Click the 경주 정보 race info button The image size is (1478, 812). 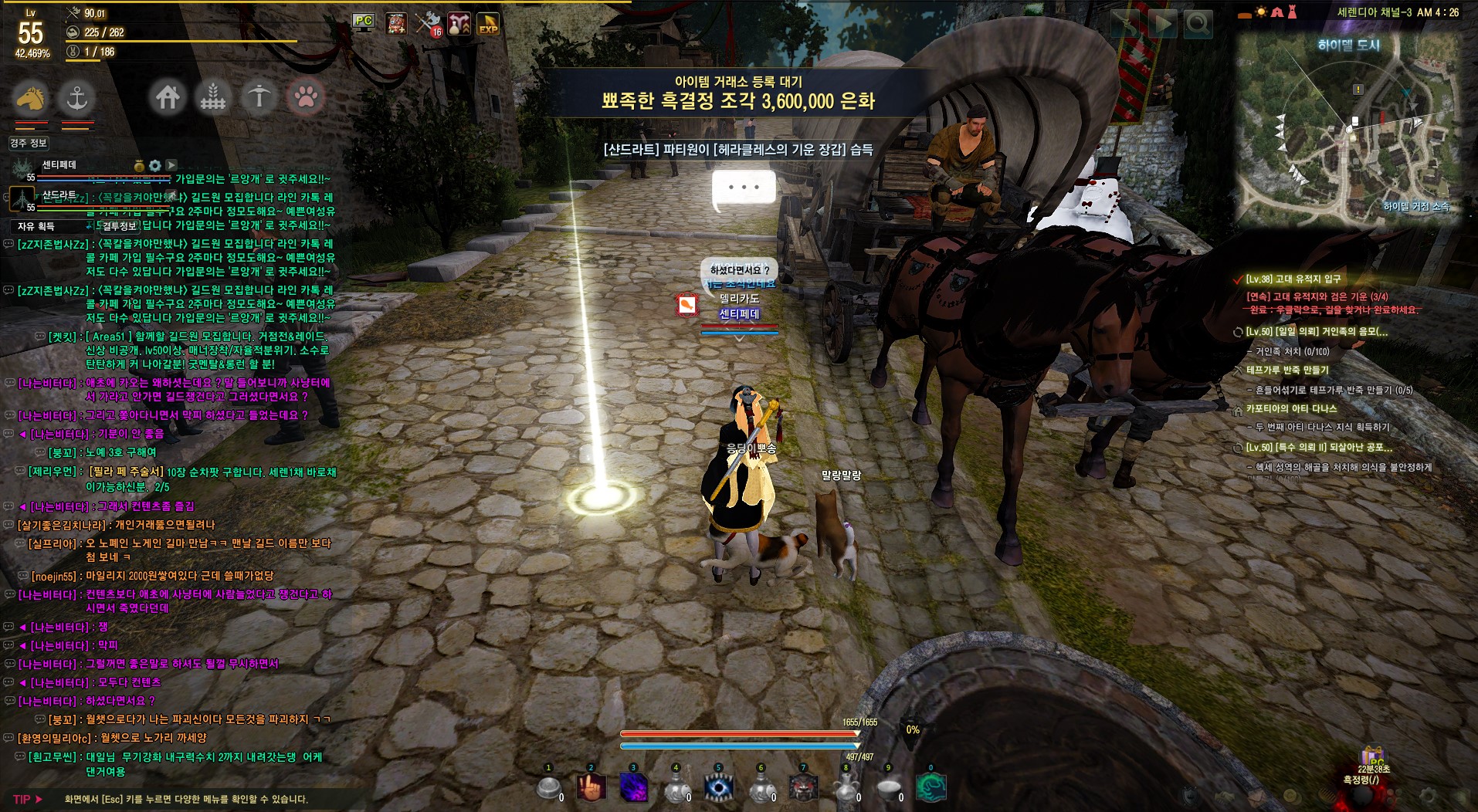pos(29,143)
